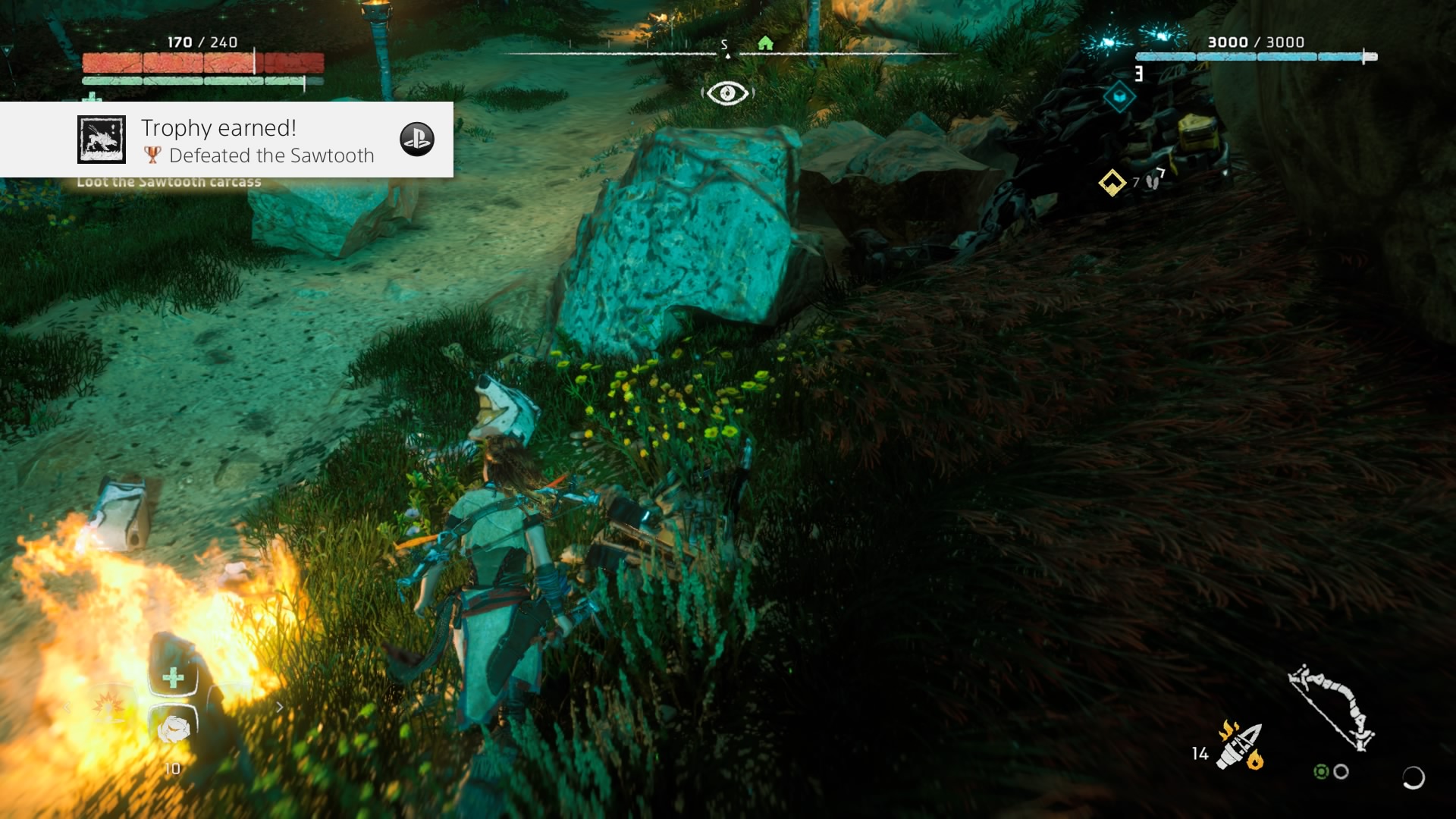
Task: Click the PlayStation logo on the notification
Action: (417, 140)
